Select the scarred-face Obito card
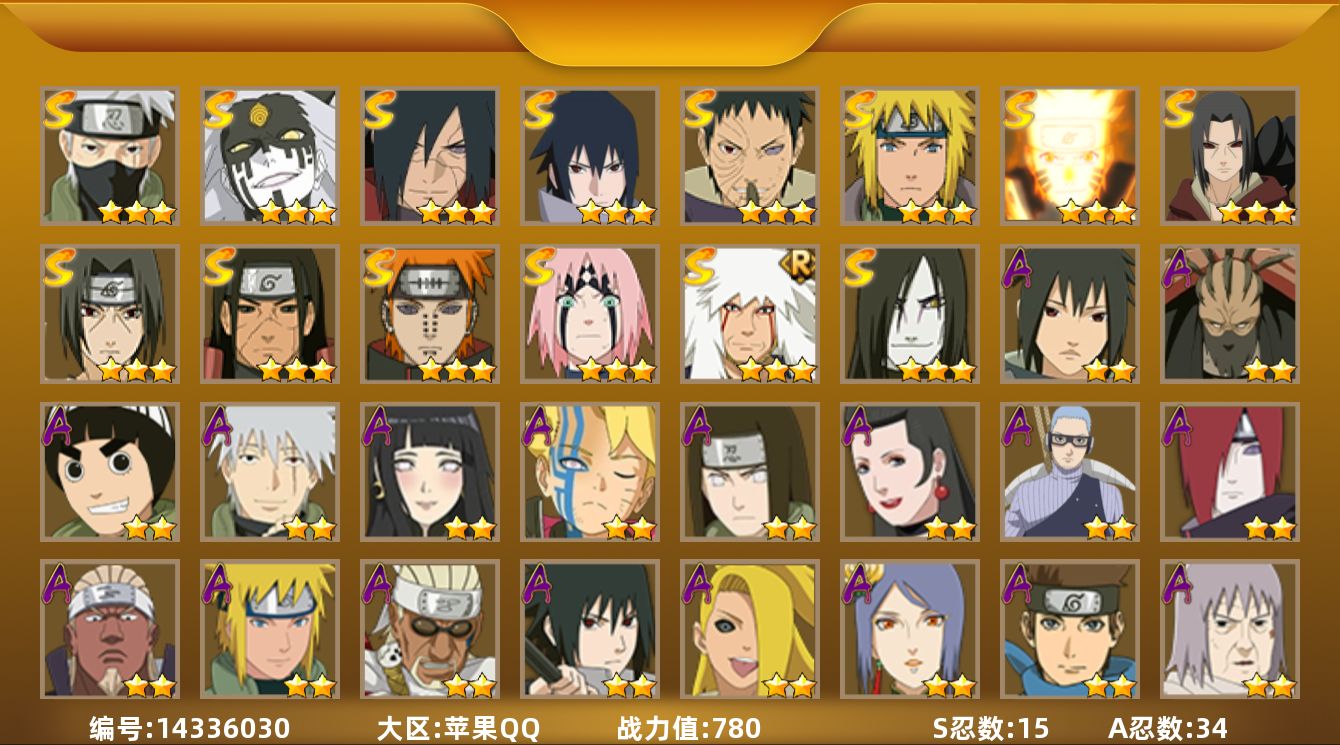This screenshot has height=745, width=1340. (749, 156)
